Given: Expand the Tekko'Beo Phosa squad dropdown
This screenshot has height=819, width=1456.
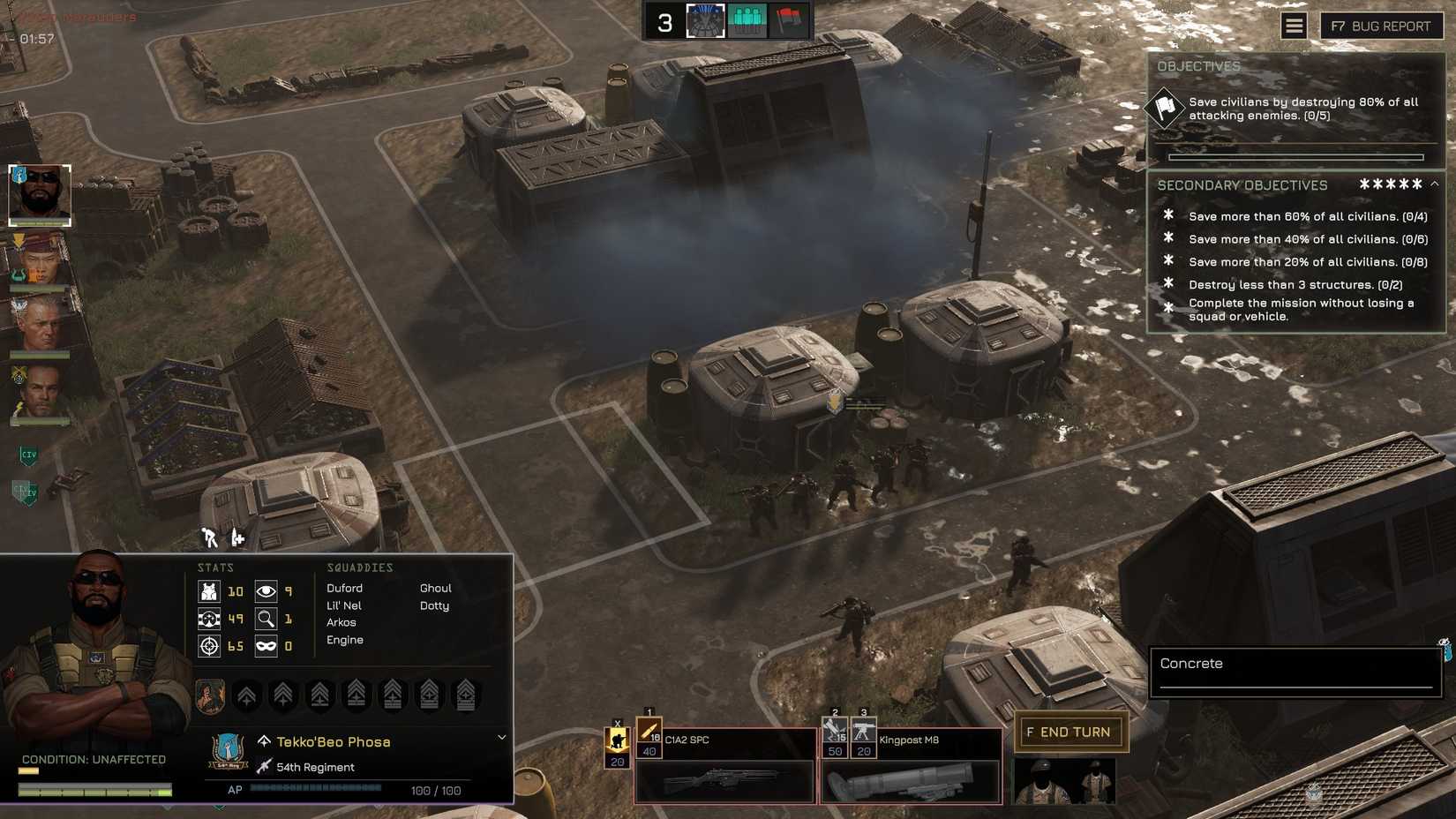Looking at the screenshot, I should pyautogui.click(x=501, y=738).
